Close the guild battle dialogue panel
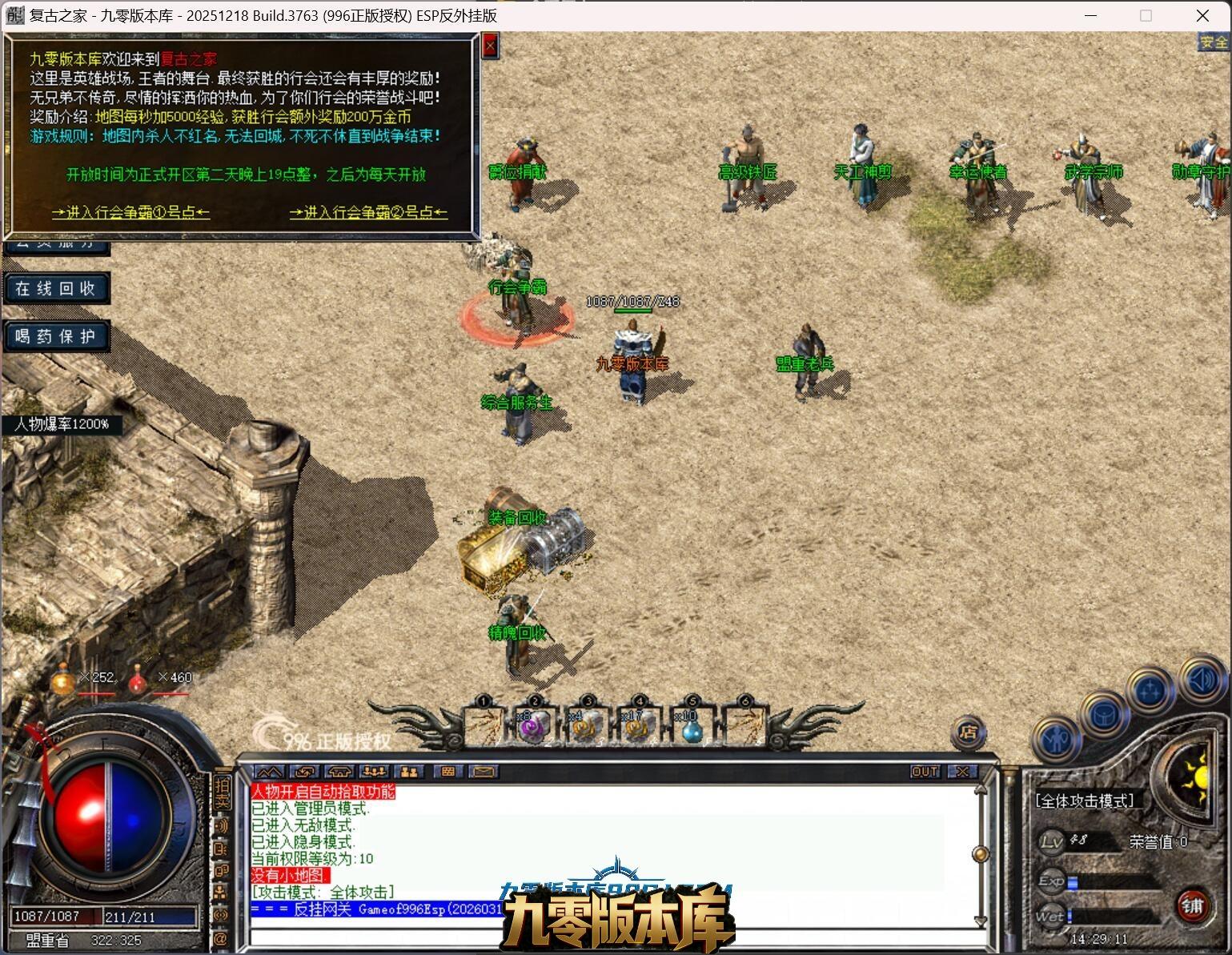1232x955 pixels. pyautogui.click(x=491, y=46)
